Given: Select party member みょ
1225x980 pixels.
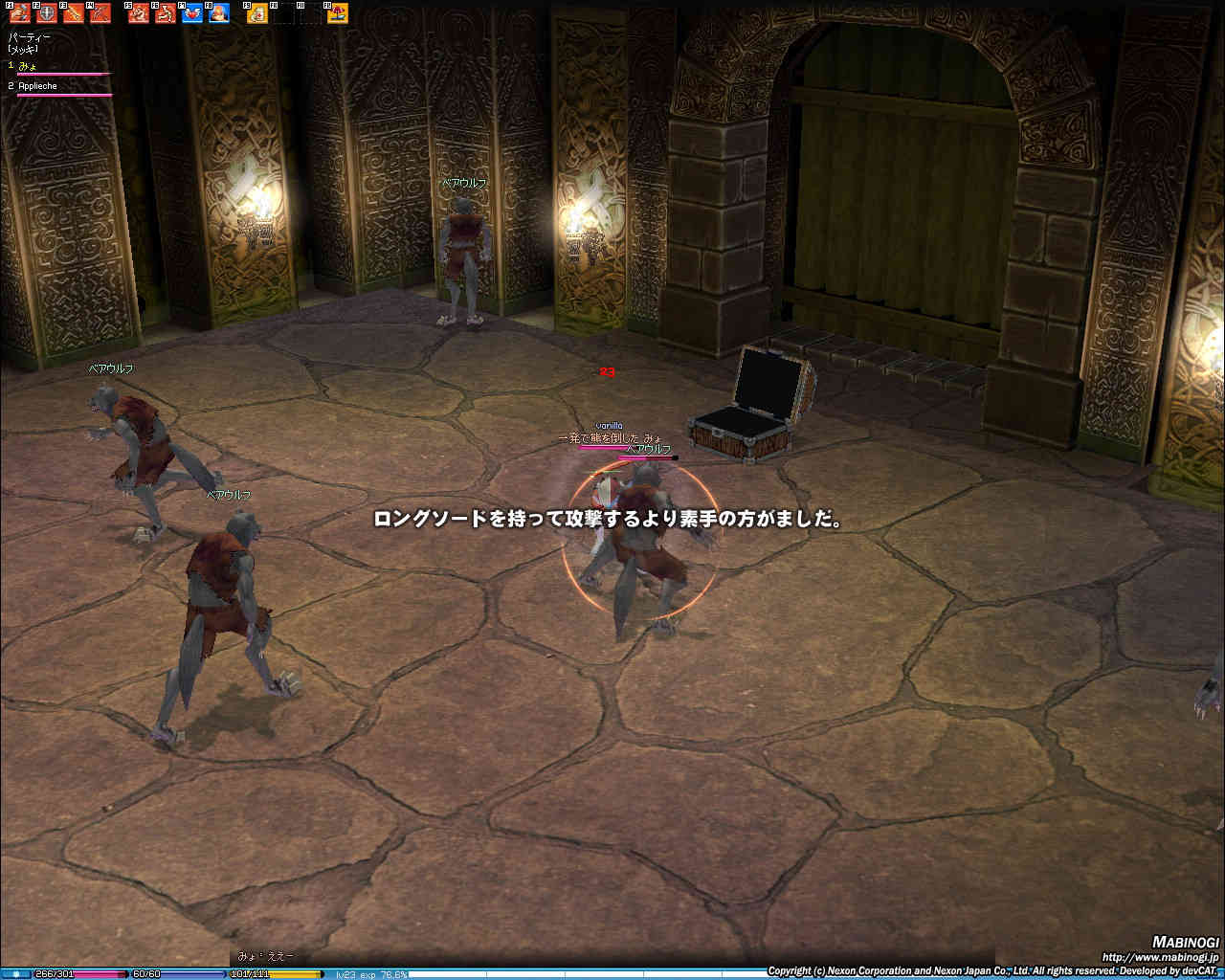Looking at the screenshot, I should pos(29,65).
